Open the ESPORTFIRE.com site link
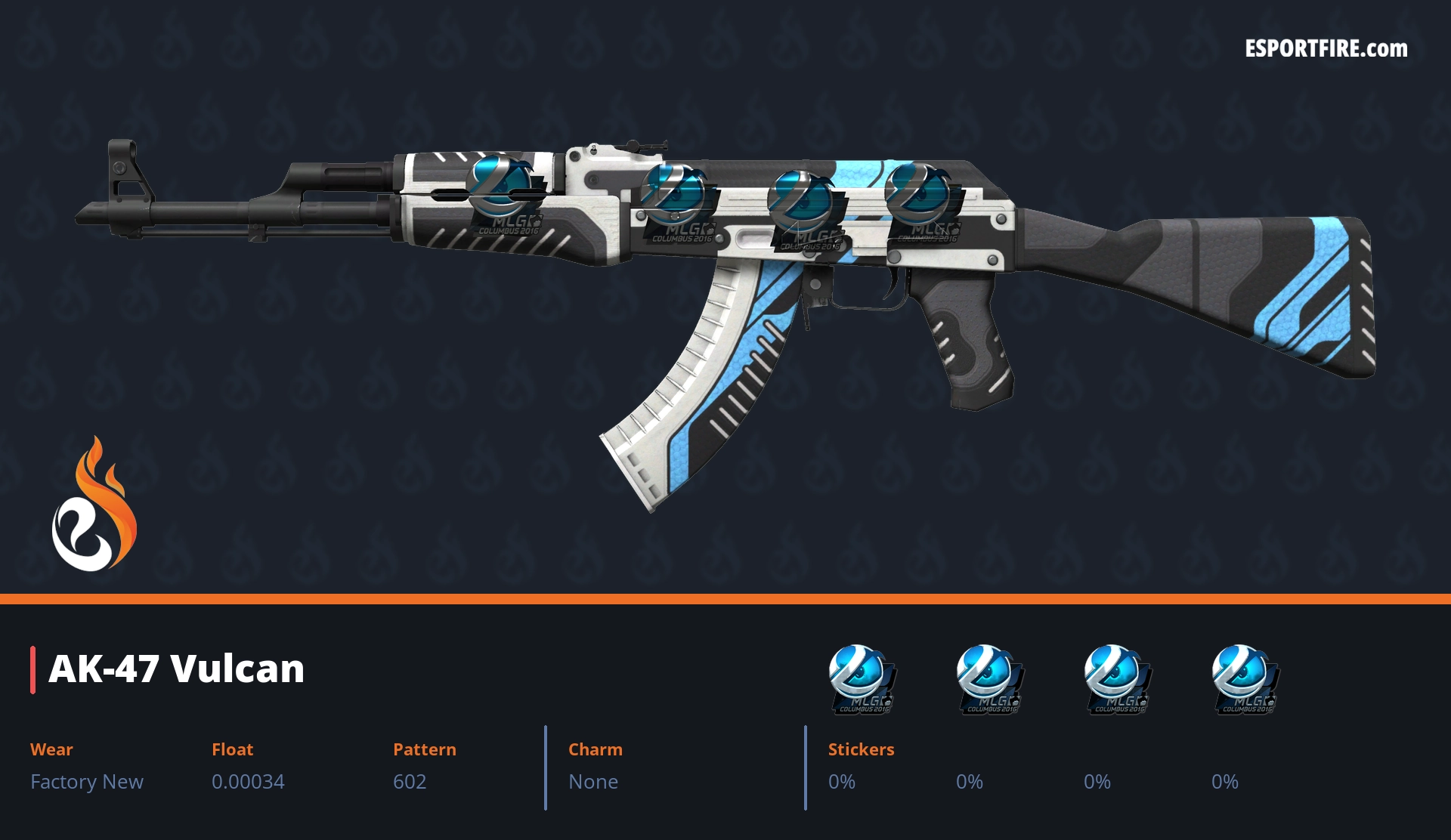 (1326, 49)
